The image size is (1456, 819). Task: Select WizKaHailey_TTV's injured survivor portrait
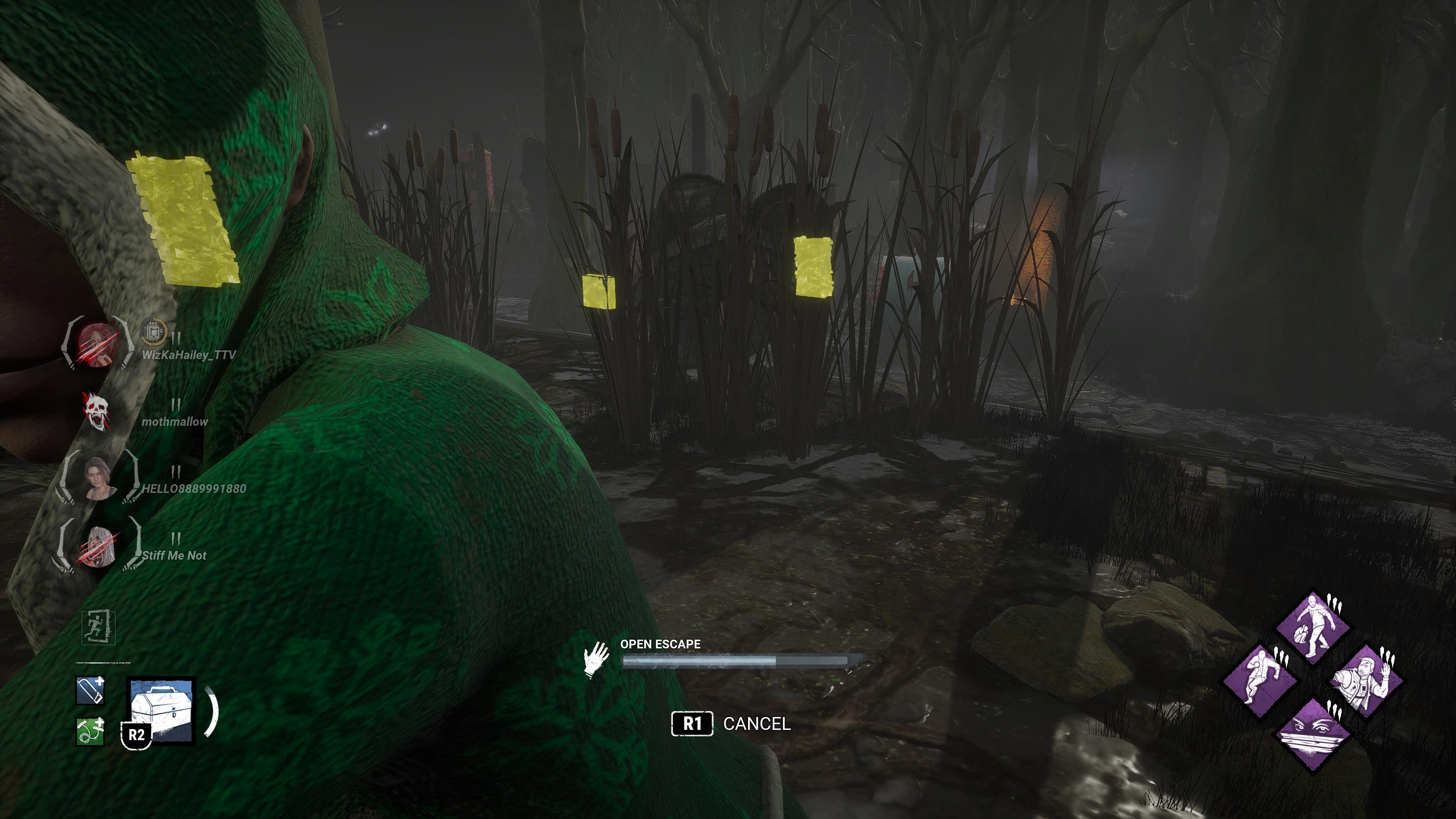(97, 342)
